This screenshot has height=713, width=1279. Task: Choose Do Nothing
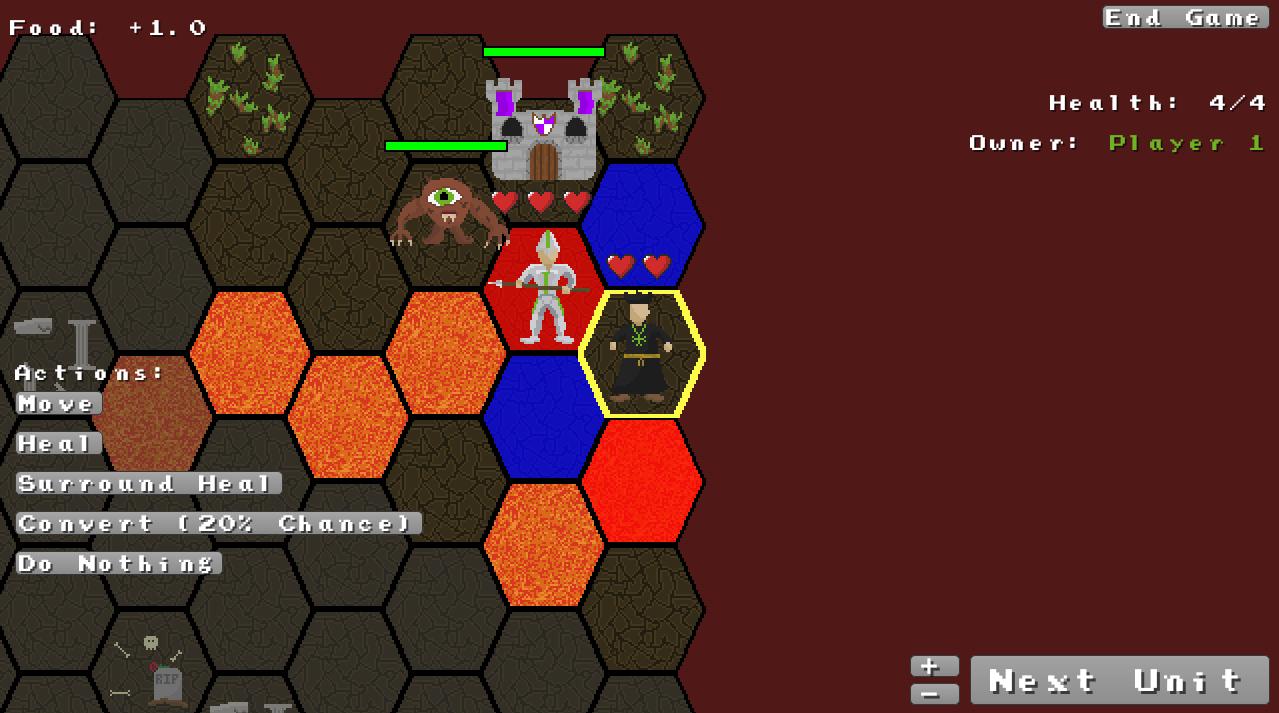[118, 564]
